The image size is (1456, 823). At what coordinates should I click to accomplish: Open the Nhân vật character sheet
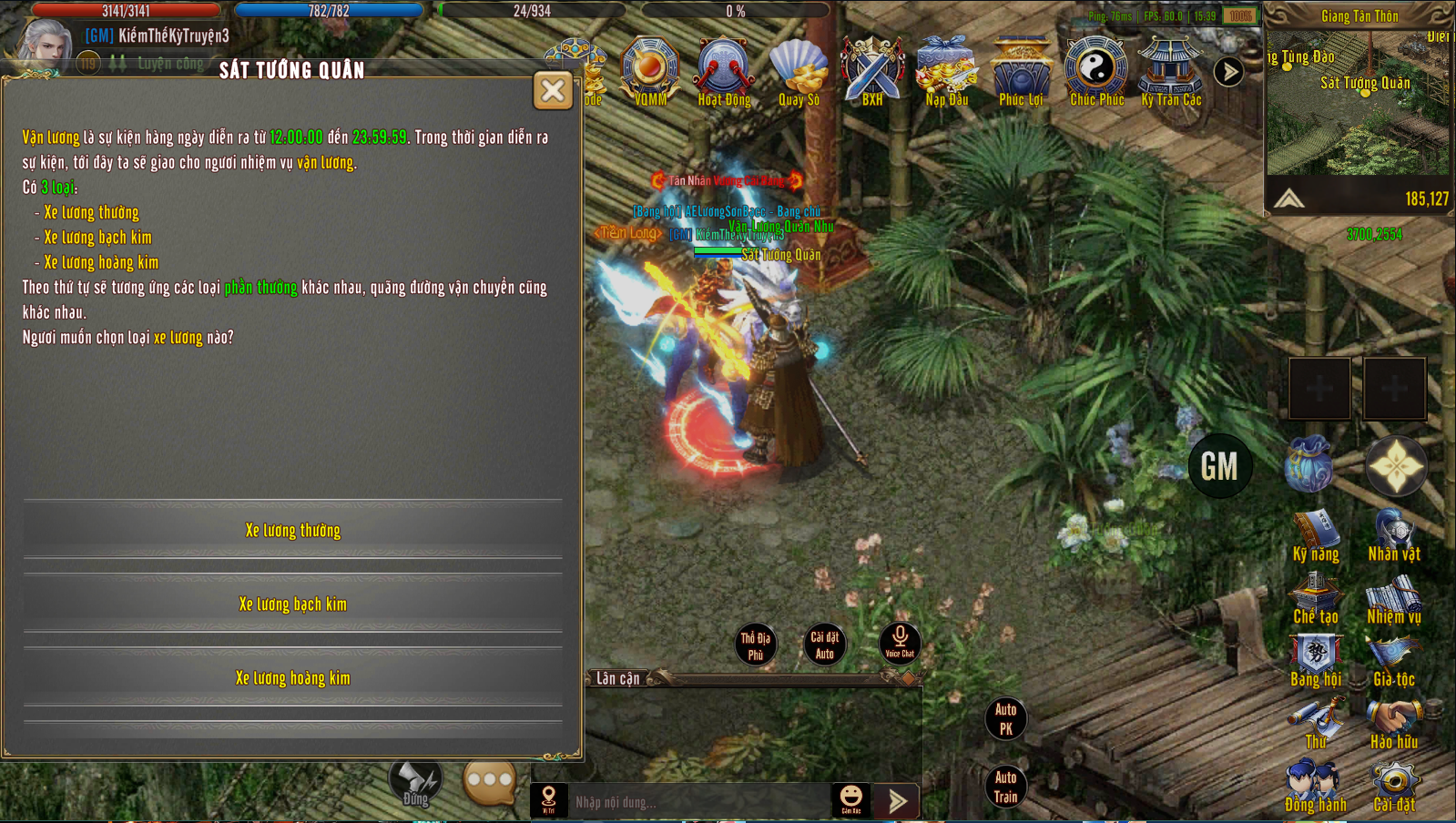point(1394,535)
